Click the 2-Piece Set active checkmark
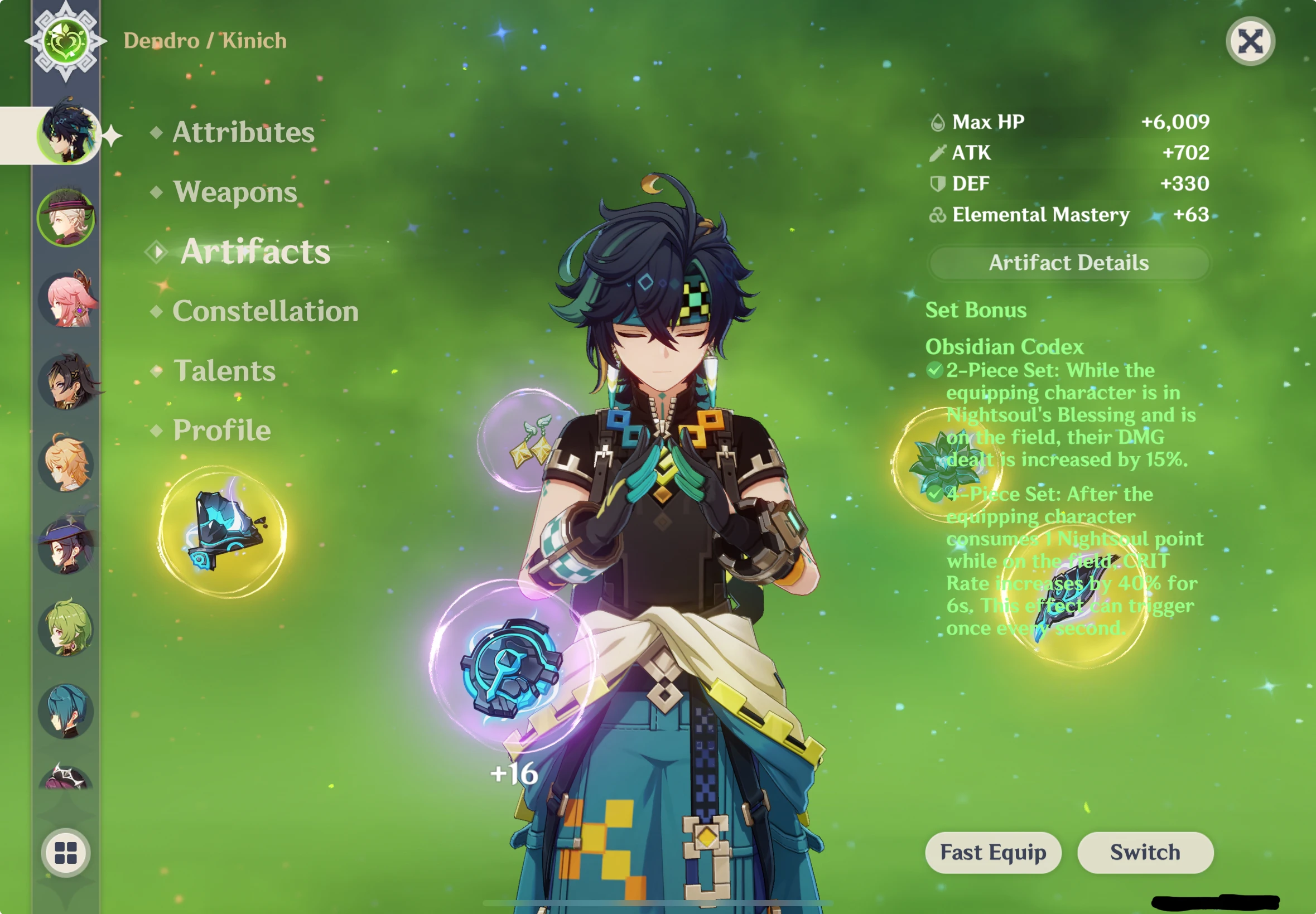1316x914 pixels. [935, 370]
